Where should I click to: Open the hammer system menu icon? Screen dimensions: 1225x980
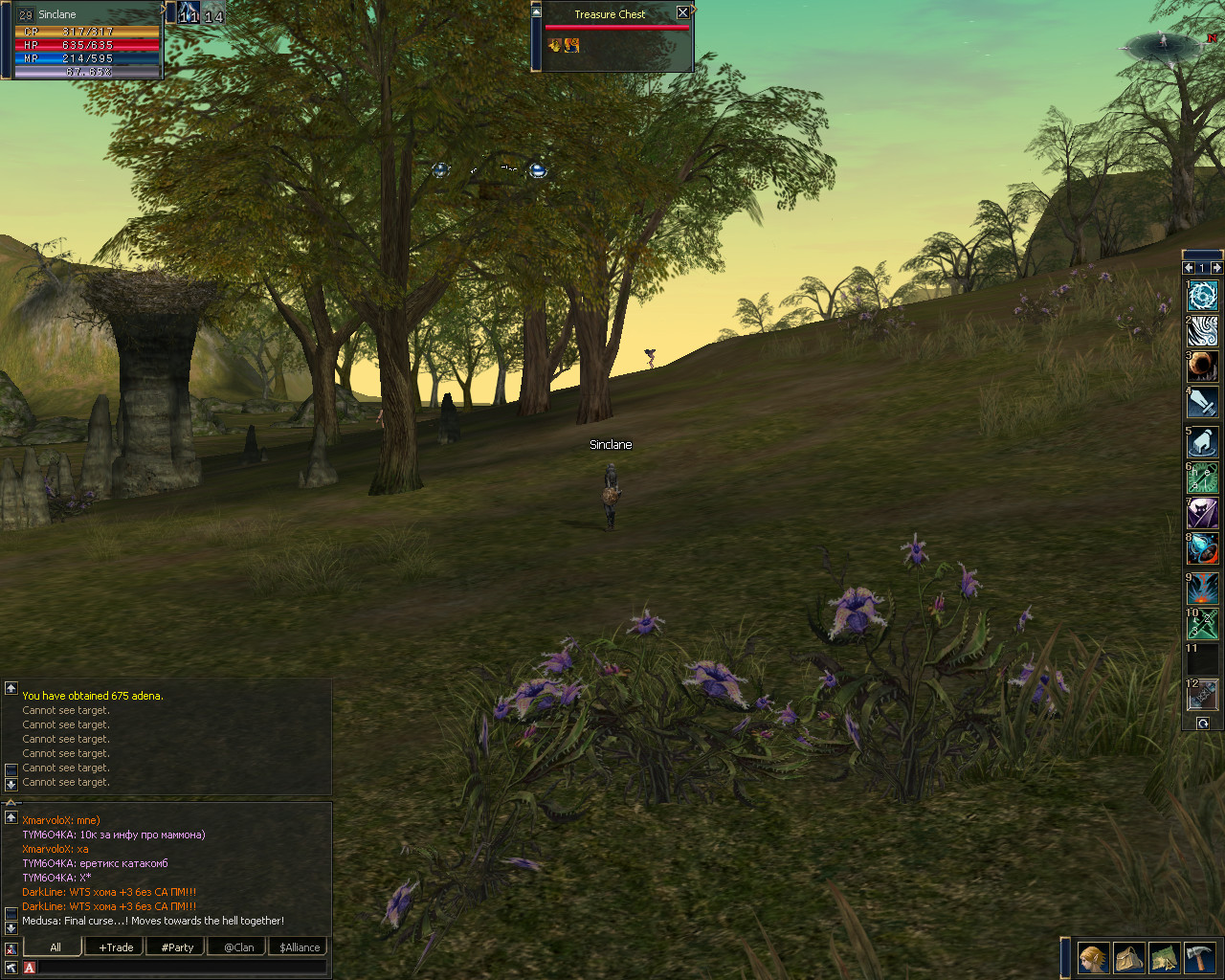[x=1199, y=957]
